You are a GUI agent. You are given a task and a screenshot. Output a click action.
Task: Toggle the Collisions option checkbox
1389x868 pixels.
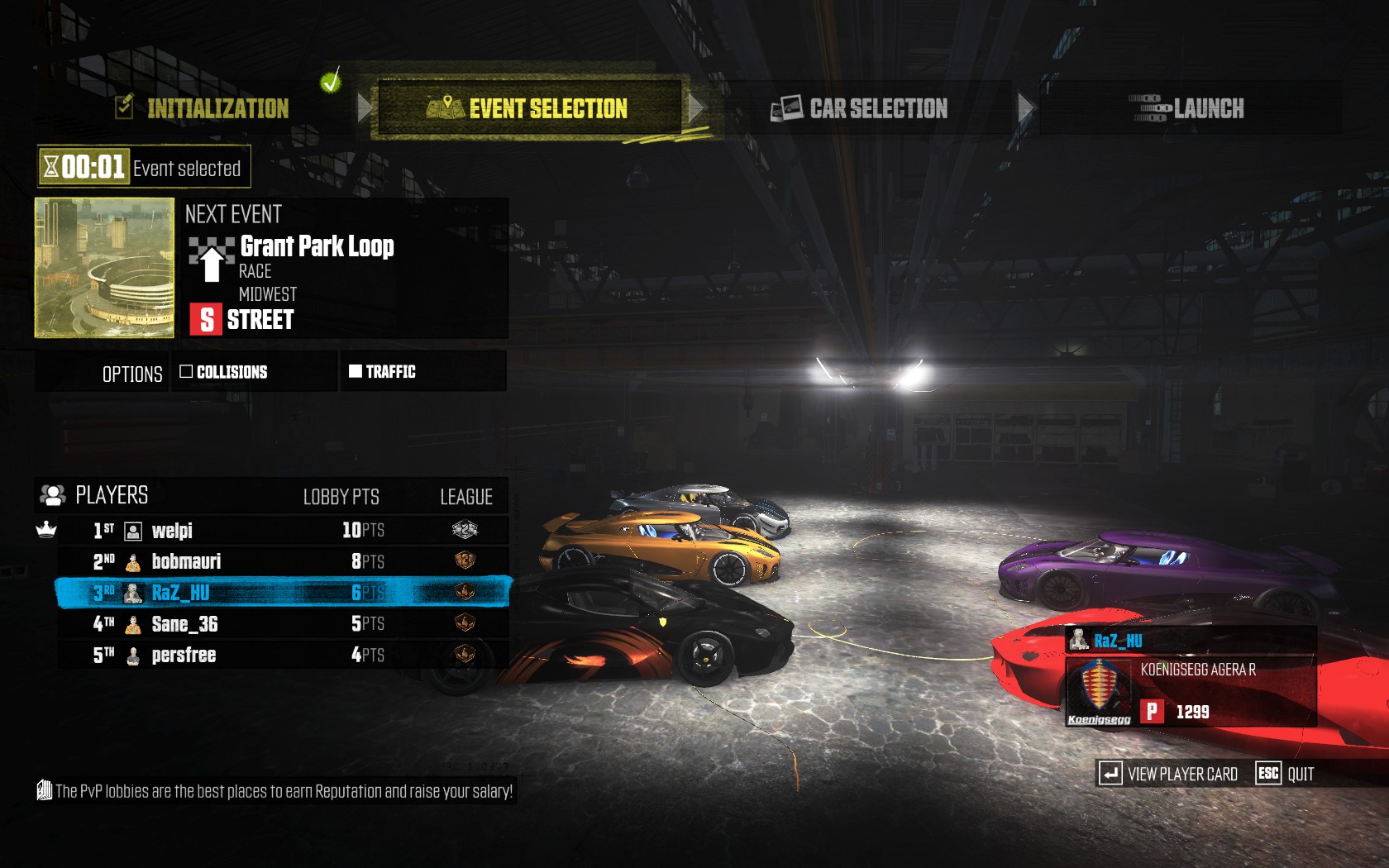pos(186,372)
